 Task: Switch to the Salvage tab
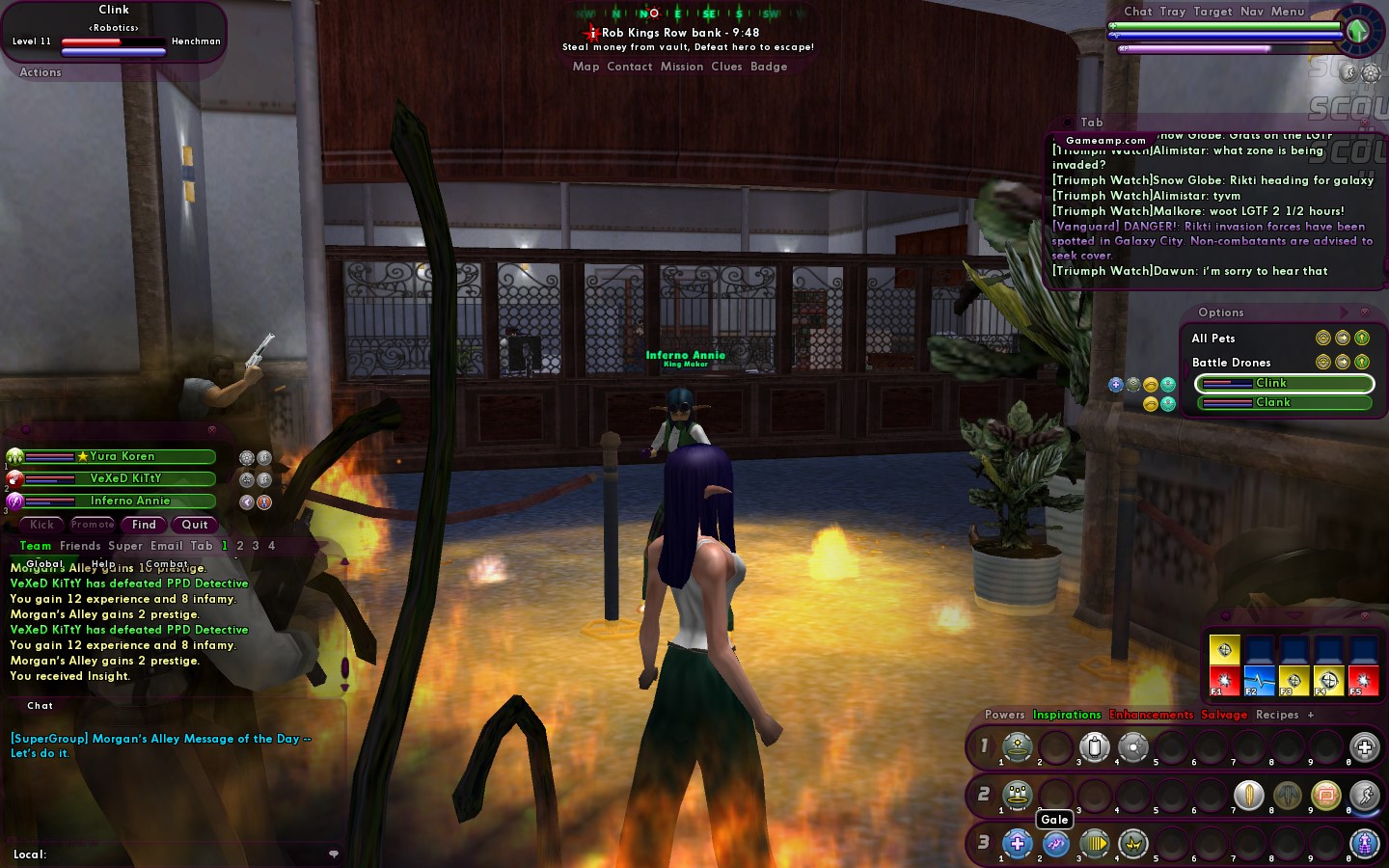(x=1224, y=715)
